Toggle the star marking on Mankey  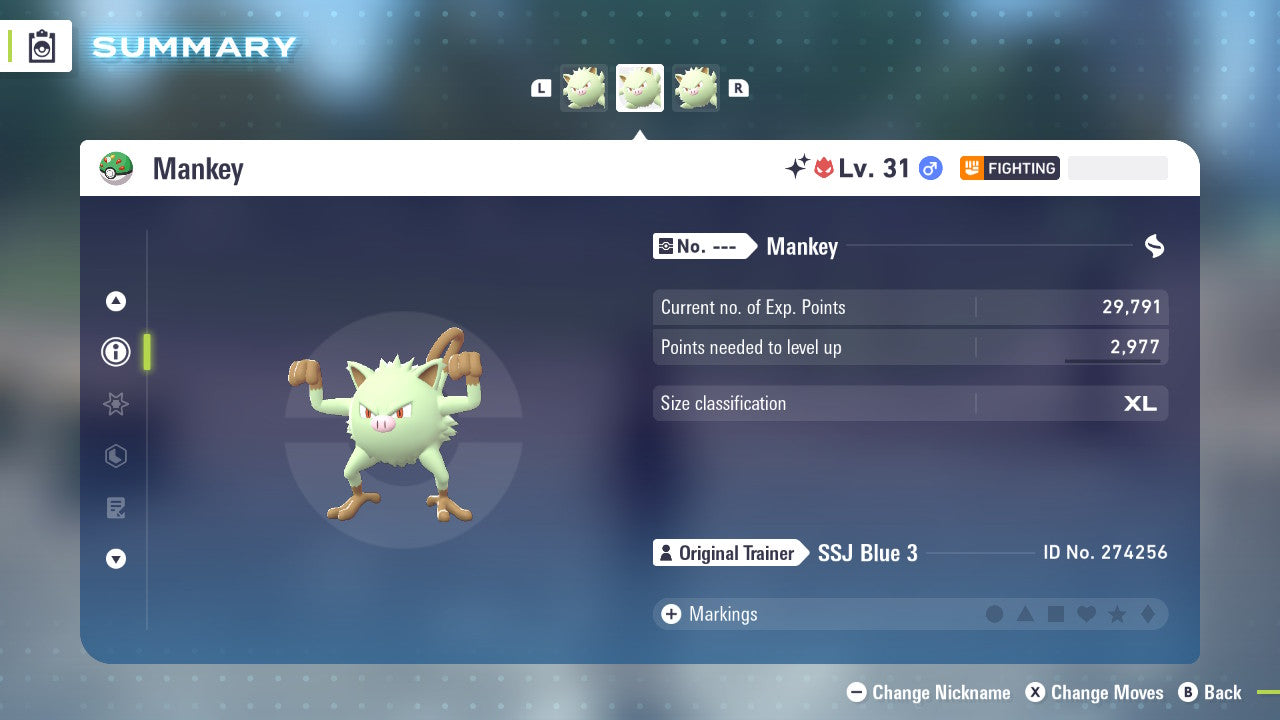tap(1119, 614)
